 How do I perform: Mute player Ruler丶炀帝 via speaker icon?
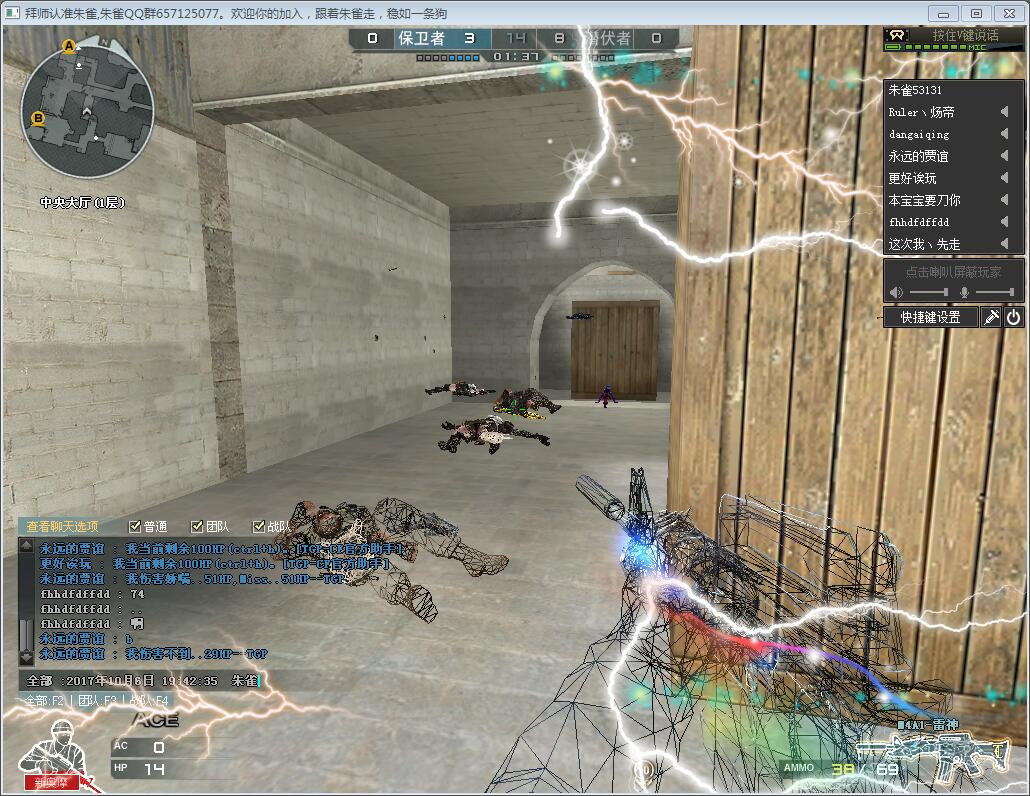click(x=1004, y=112)
